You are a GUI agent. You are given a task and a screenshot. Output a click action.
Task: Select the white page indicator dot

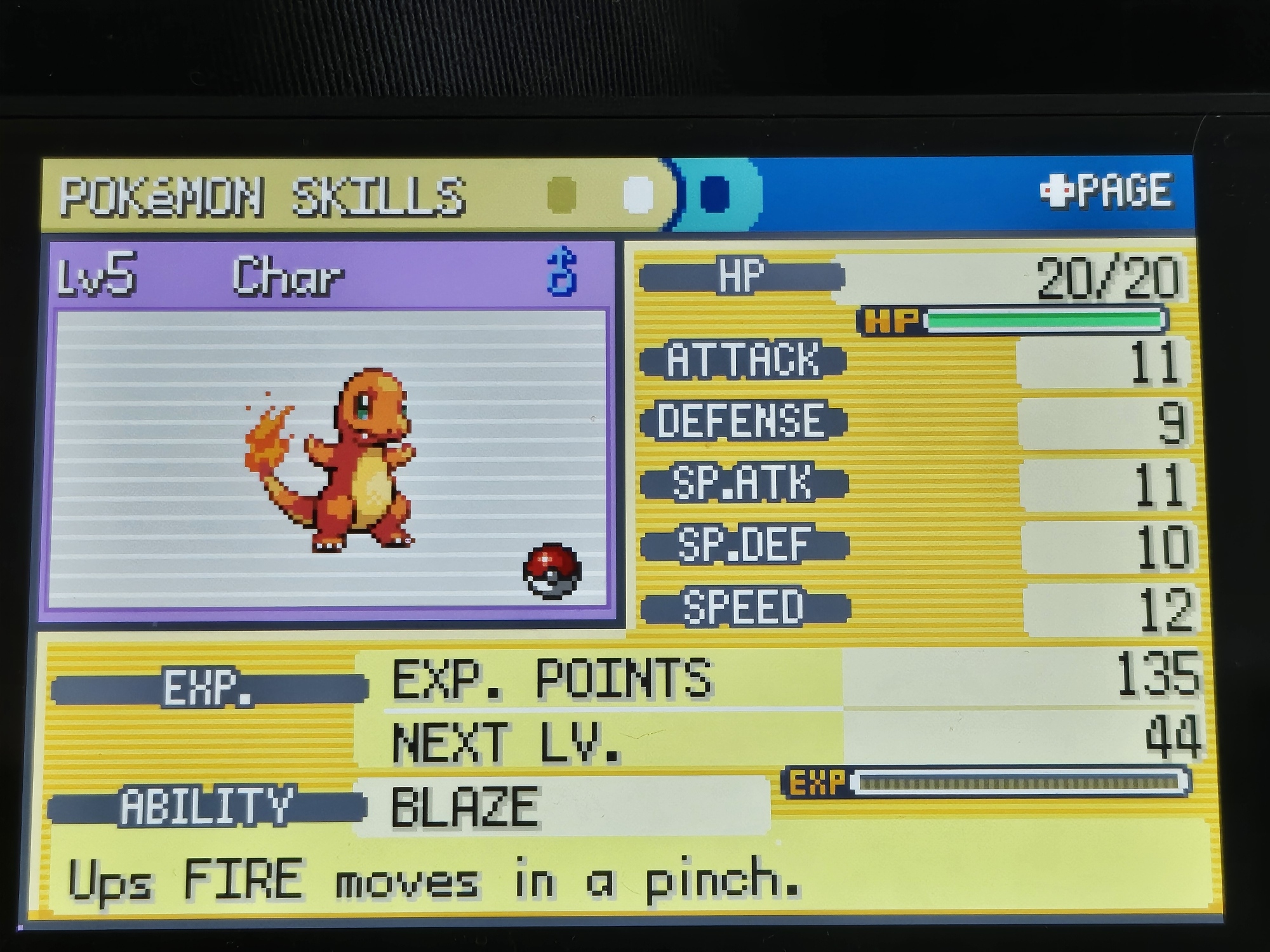click(x=638, y=194)
